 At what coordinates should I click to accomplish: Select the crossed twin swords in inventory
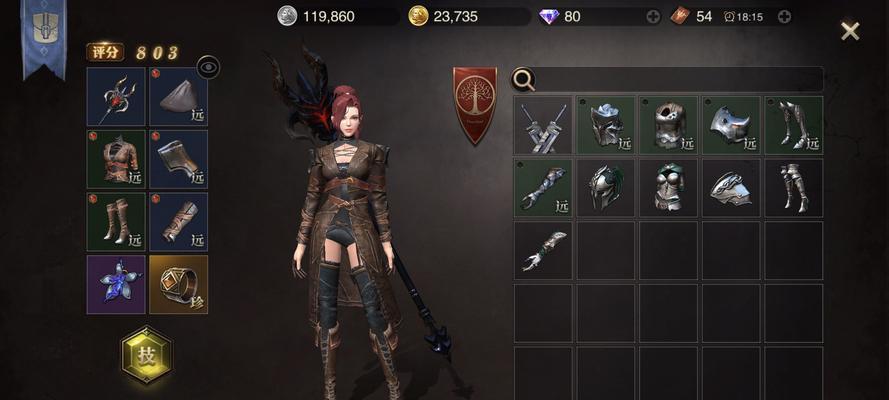544,125
